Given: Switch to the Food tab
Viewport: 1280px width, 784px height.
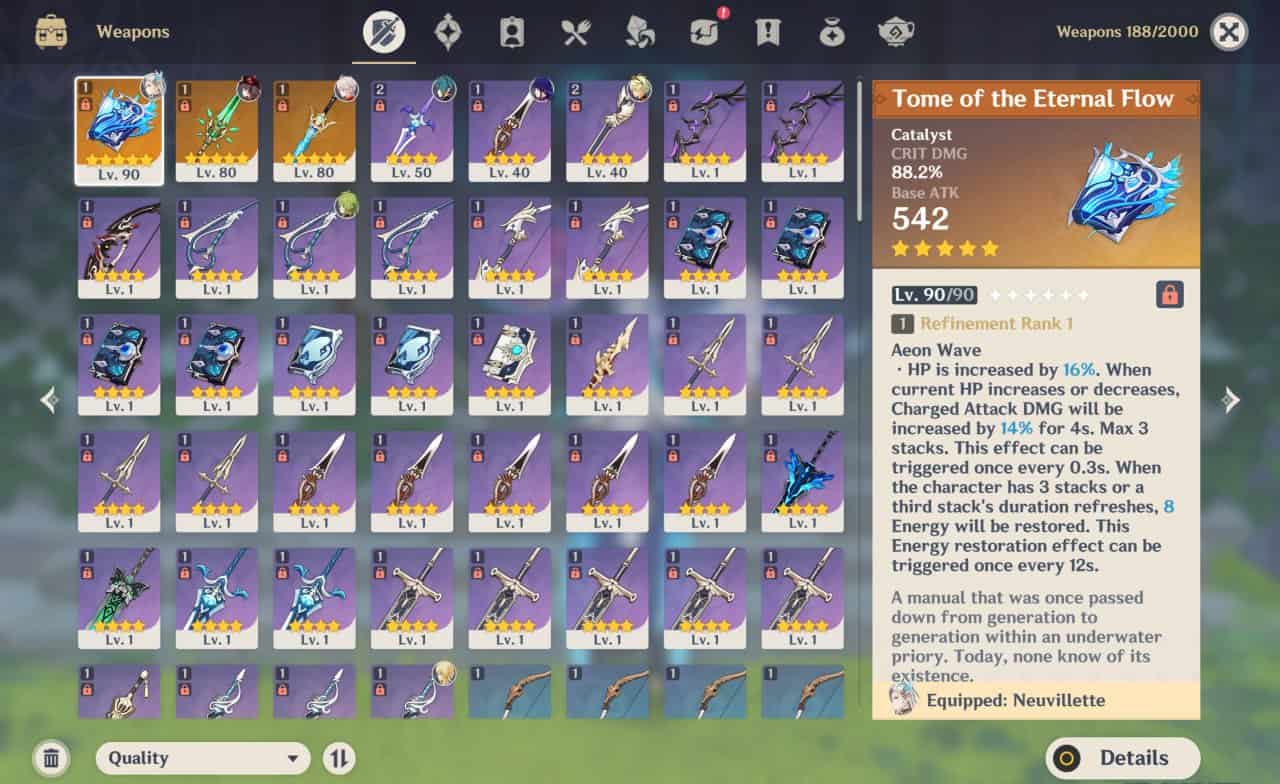Looking at the screenshot, I should (575, 32).
